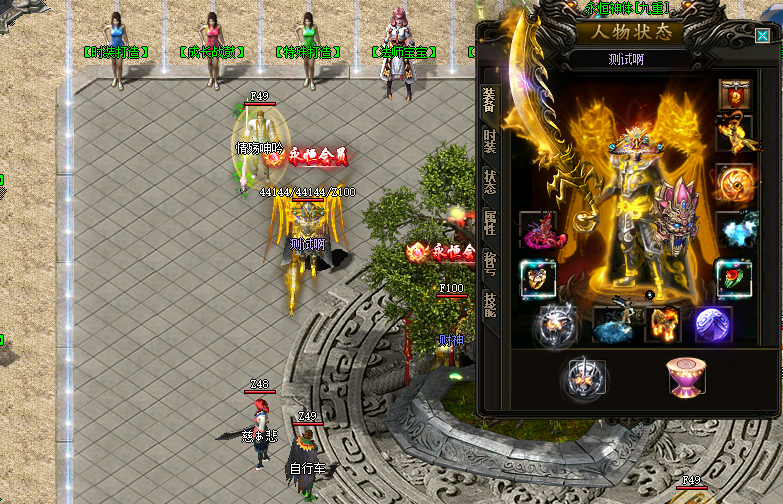Open the 时装 fashion tab
The width and height of the screenshot is (783, 504).
490,139
